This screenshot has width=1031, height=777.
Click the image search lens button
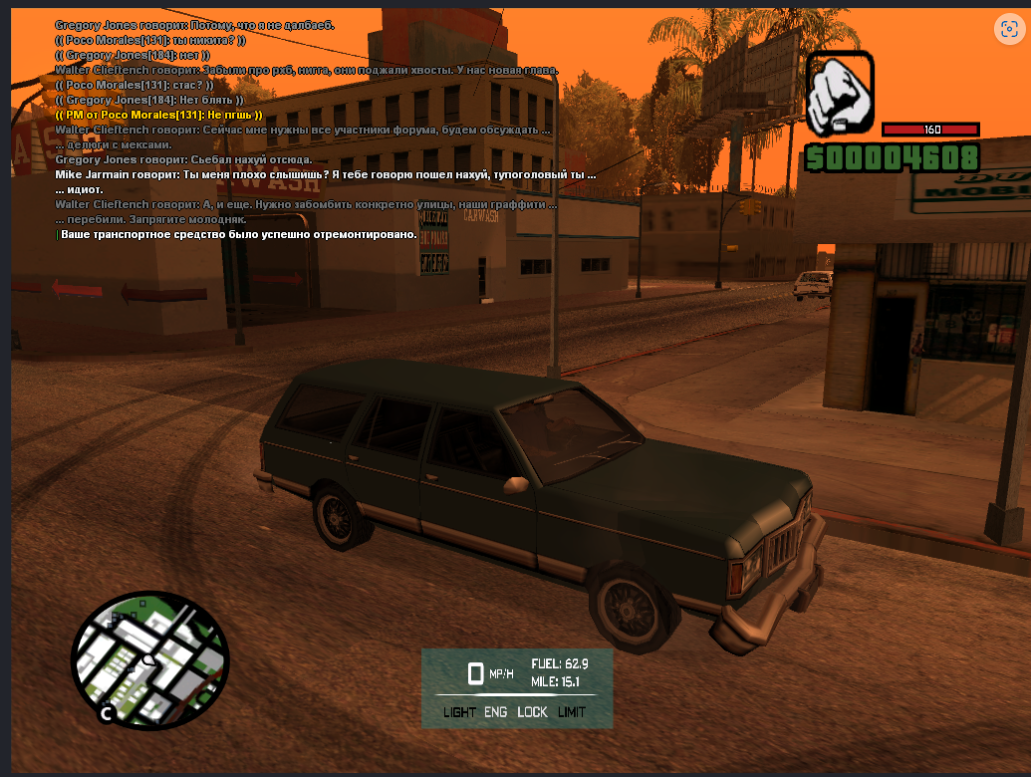pyautogui.click(x=1007, y=29)
